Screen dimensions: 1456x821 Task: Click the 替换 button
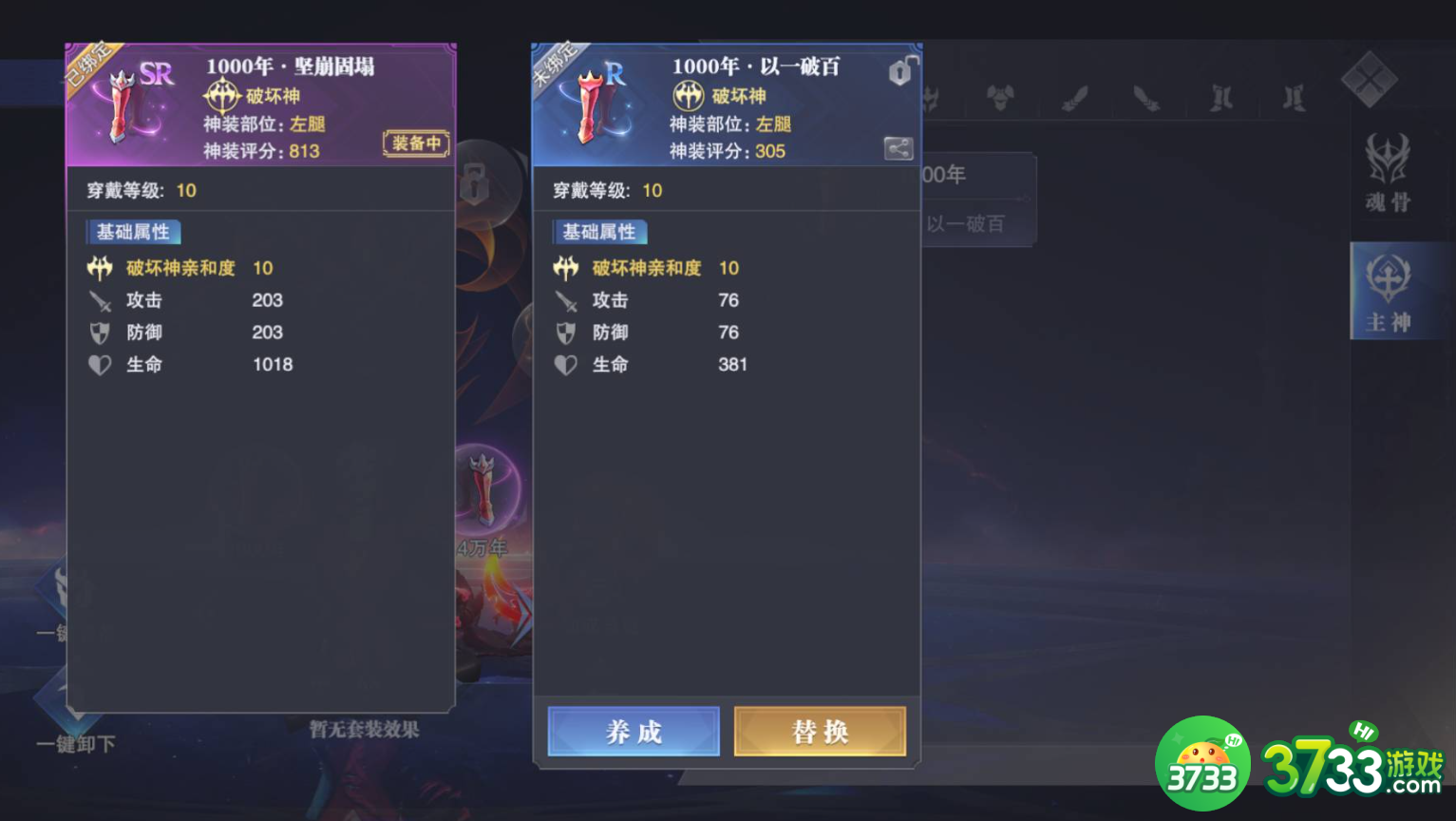pyautogui.click(x=819, y=732)
